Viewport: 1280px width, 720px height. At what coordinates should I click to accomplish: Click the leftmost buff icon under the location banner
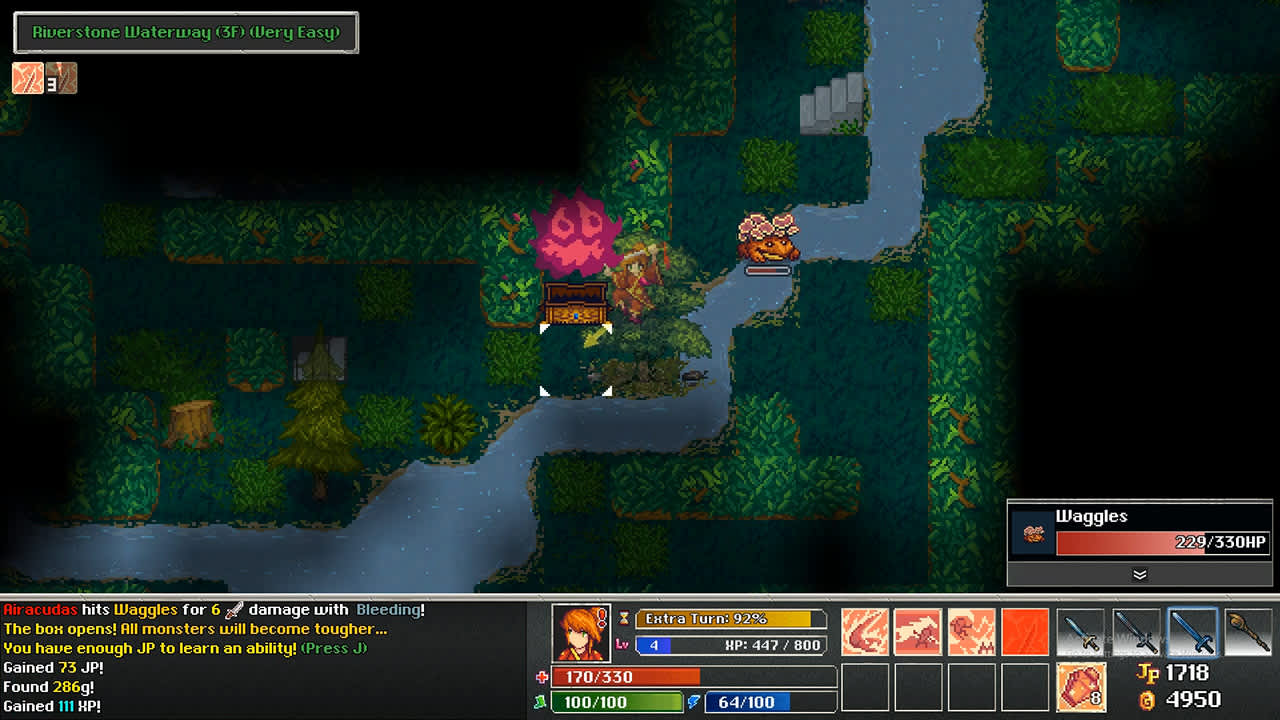26,77
